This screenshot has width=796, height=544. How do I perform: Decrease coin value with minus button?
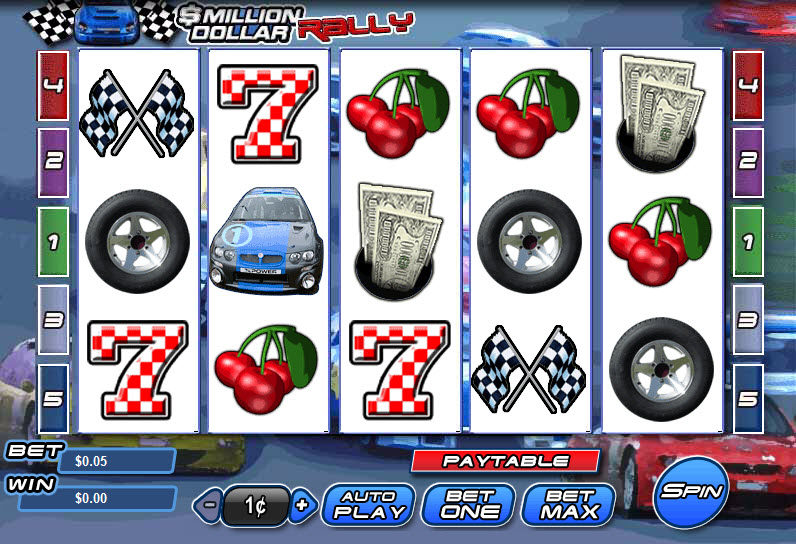(x=209, y=505)
